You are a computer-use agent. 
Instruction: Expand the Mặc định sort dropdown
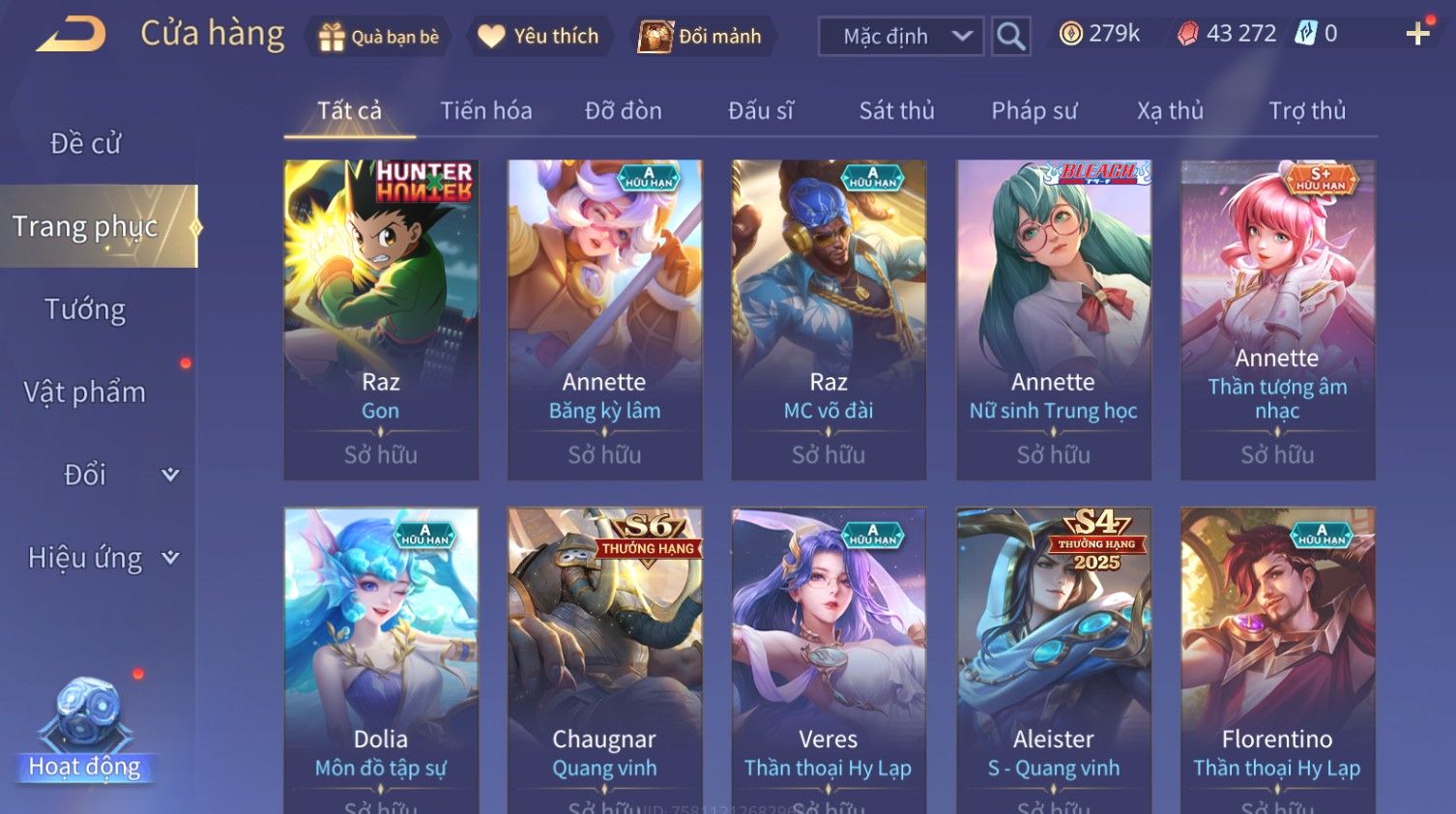[x=901, y=37]
